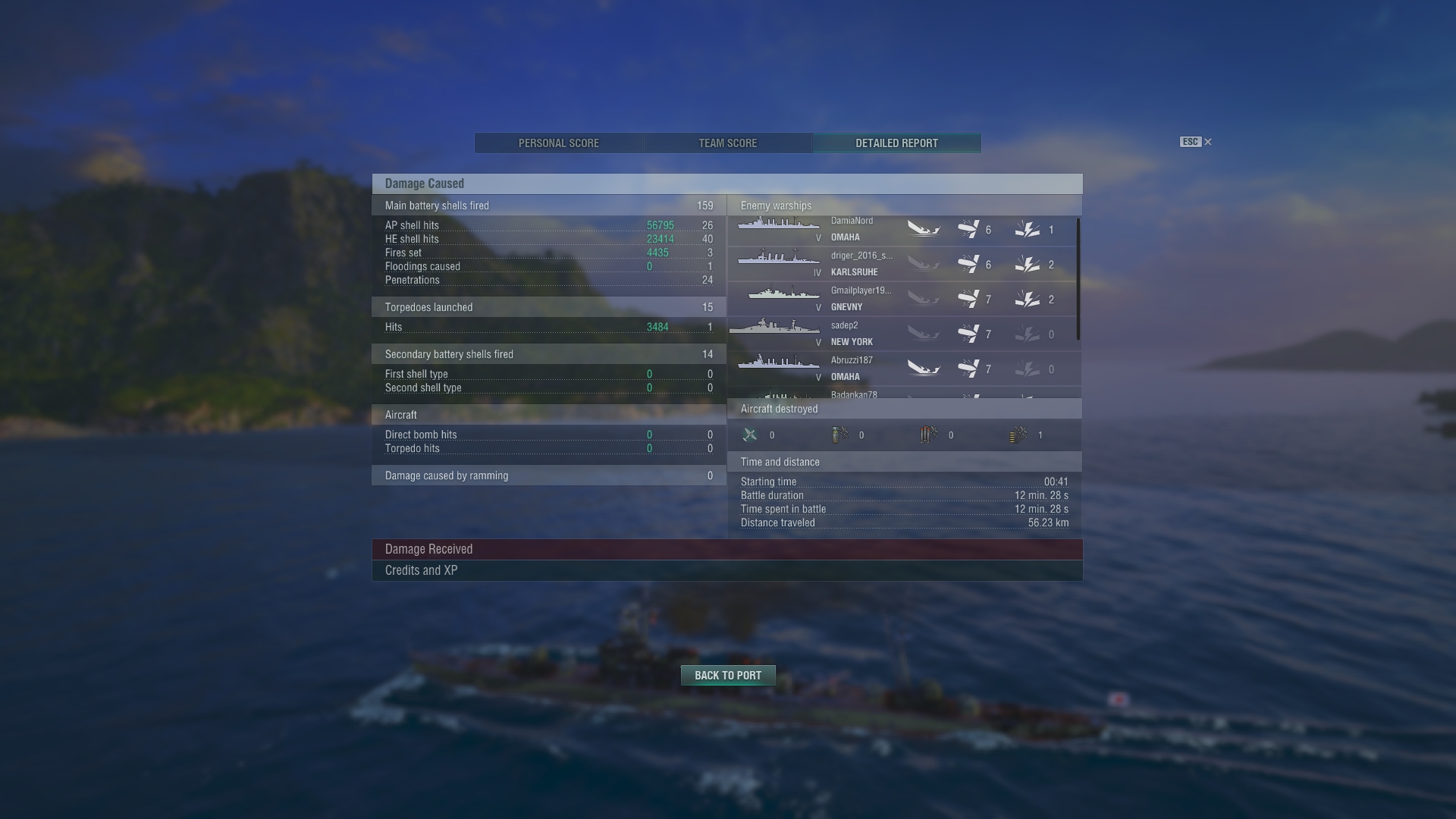Select Abruzzi187's Omaha row

(901, 369)
